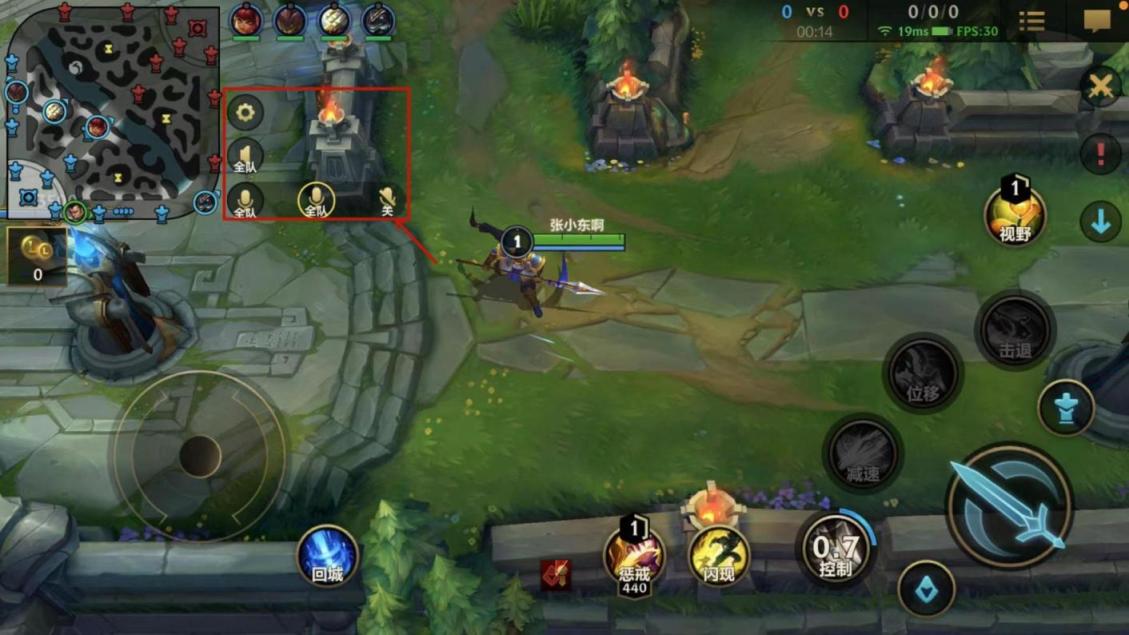Turn the microphone off with 关
1129x635 pixels.
coord(388,201)
